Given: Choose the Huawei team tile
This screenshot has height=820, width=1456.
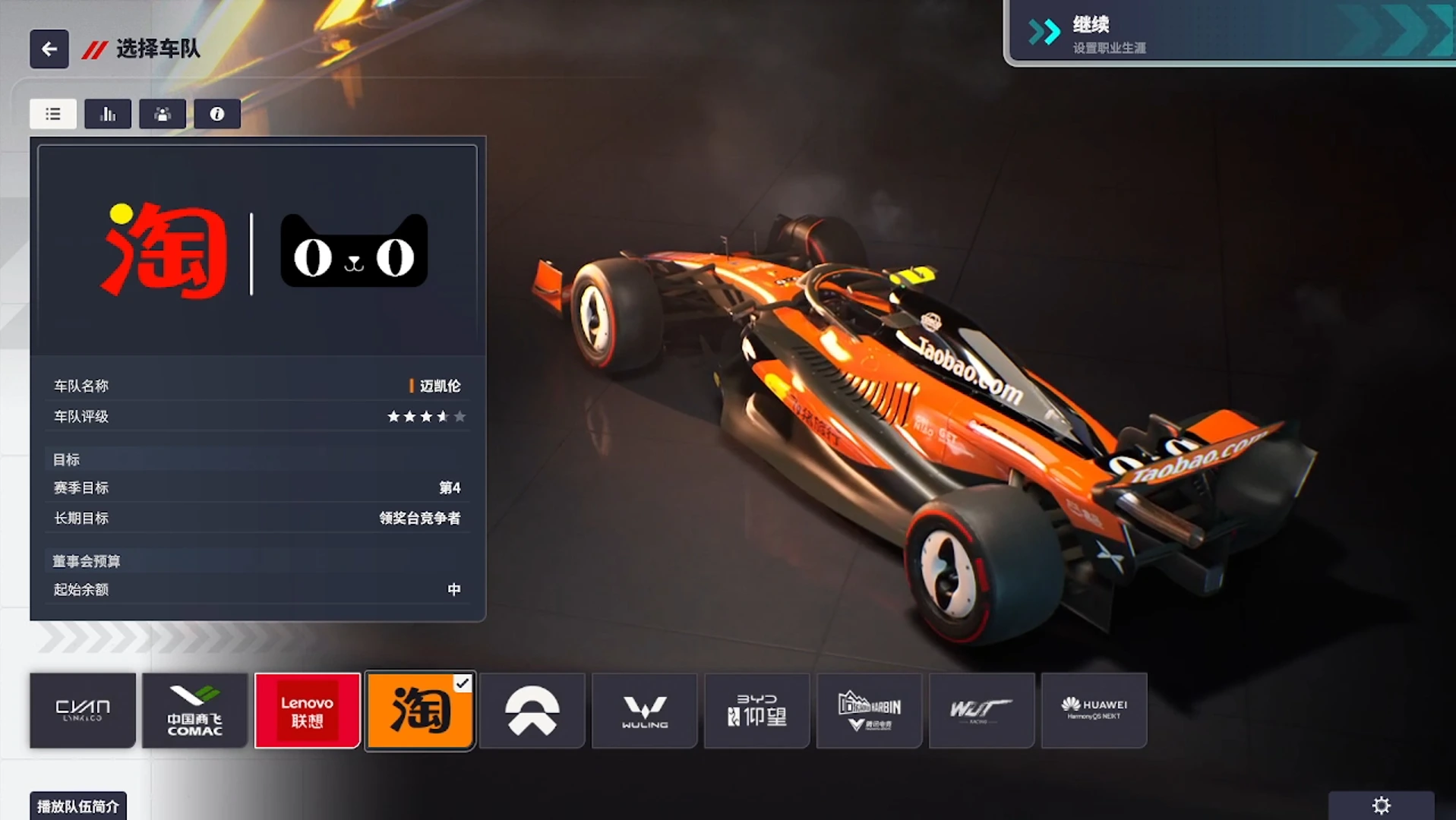Looking at the screenshot, I should (x=1094, y=711).
